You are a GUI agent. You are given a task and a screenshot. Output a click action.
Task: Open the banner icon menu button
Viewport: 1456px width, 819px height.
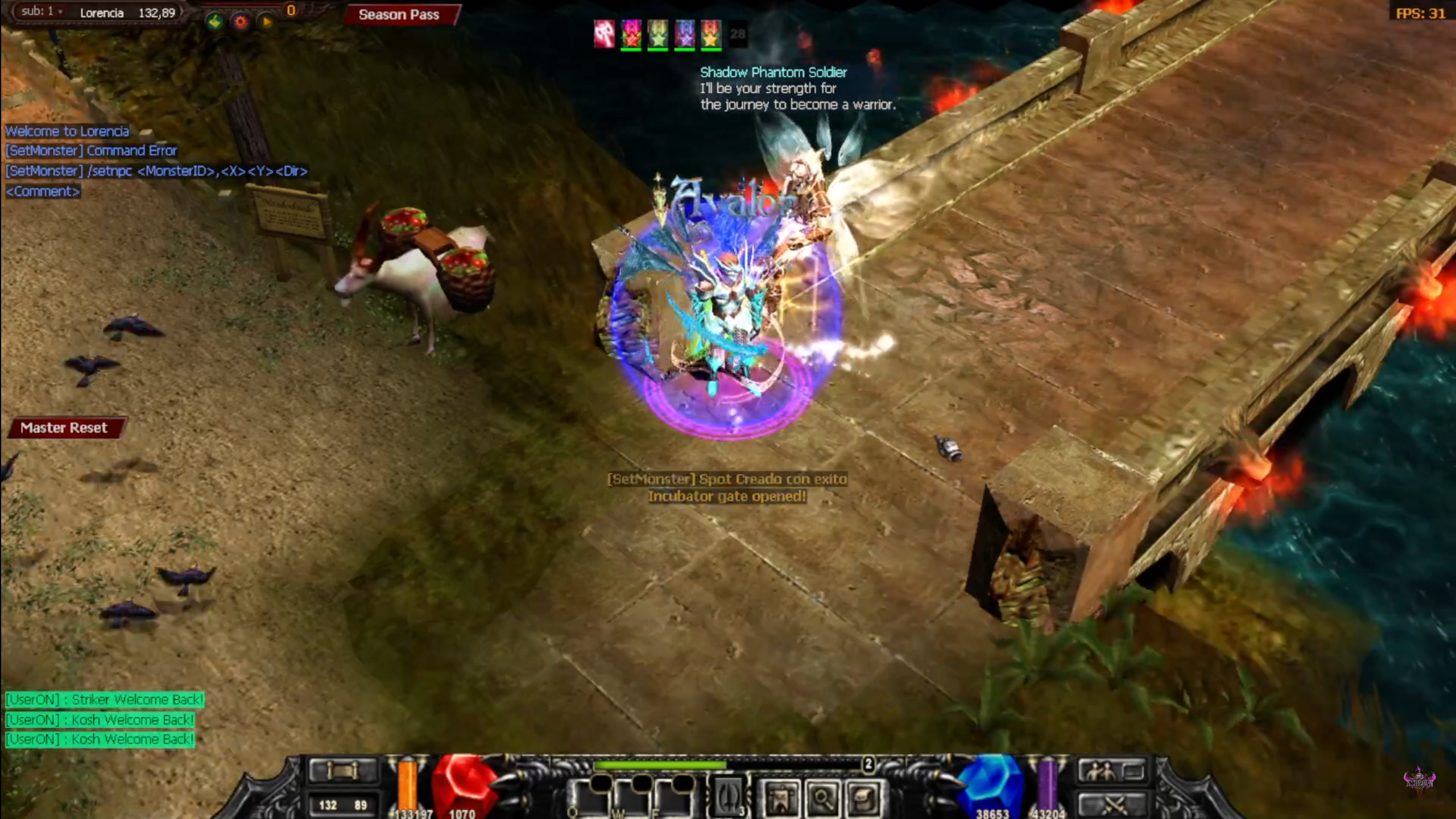pyautogui.click(x=781, y=799)
